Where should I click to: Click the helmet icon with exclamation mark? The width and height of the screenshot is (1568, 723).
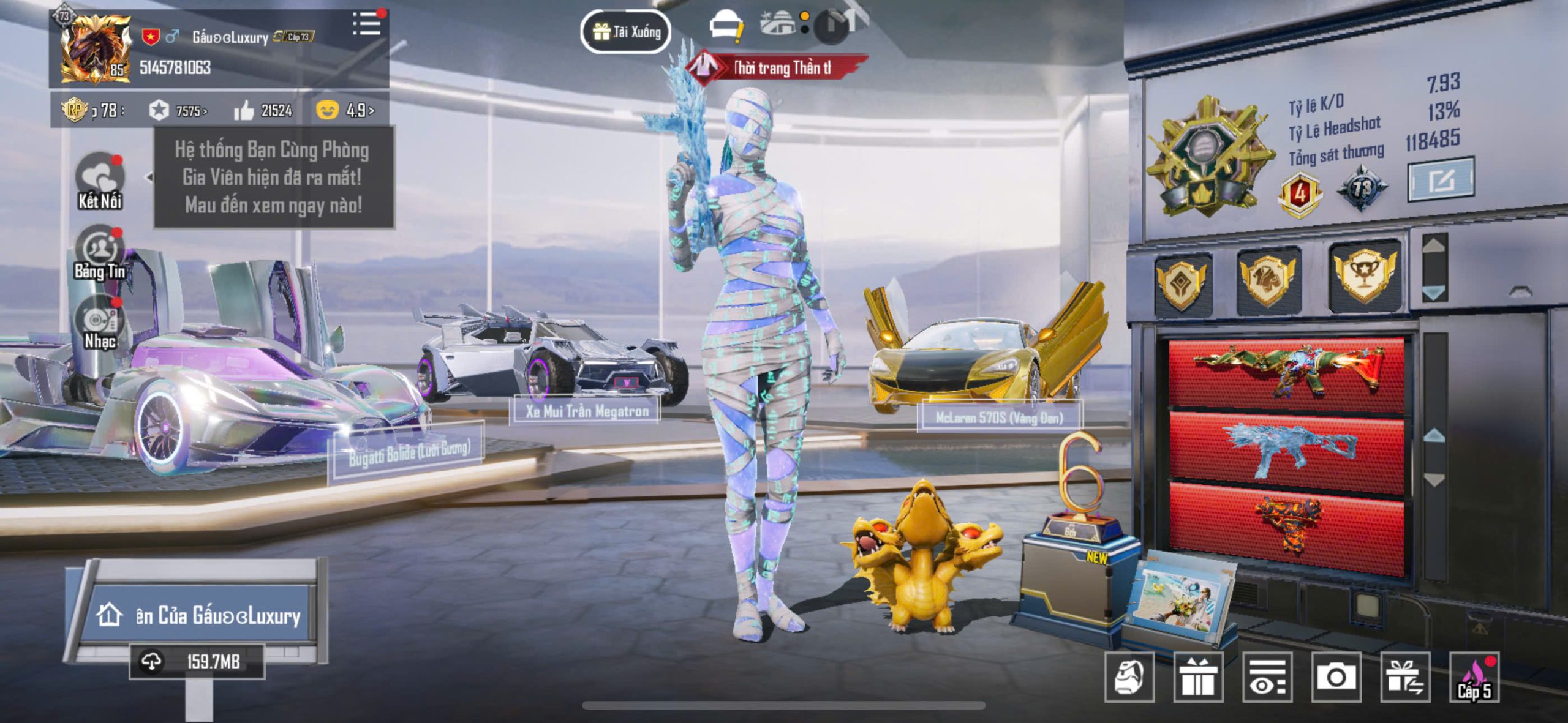pyautogui.click(x=726, y=27)
